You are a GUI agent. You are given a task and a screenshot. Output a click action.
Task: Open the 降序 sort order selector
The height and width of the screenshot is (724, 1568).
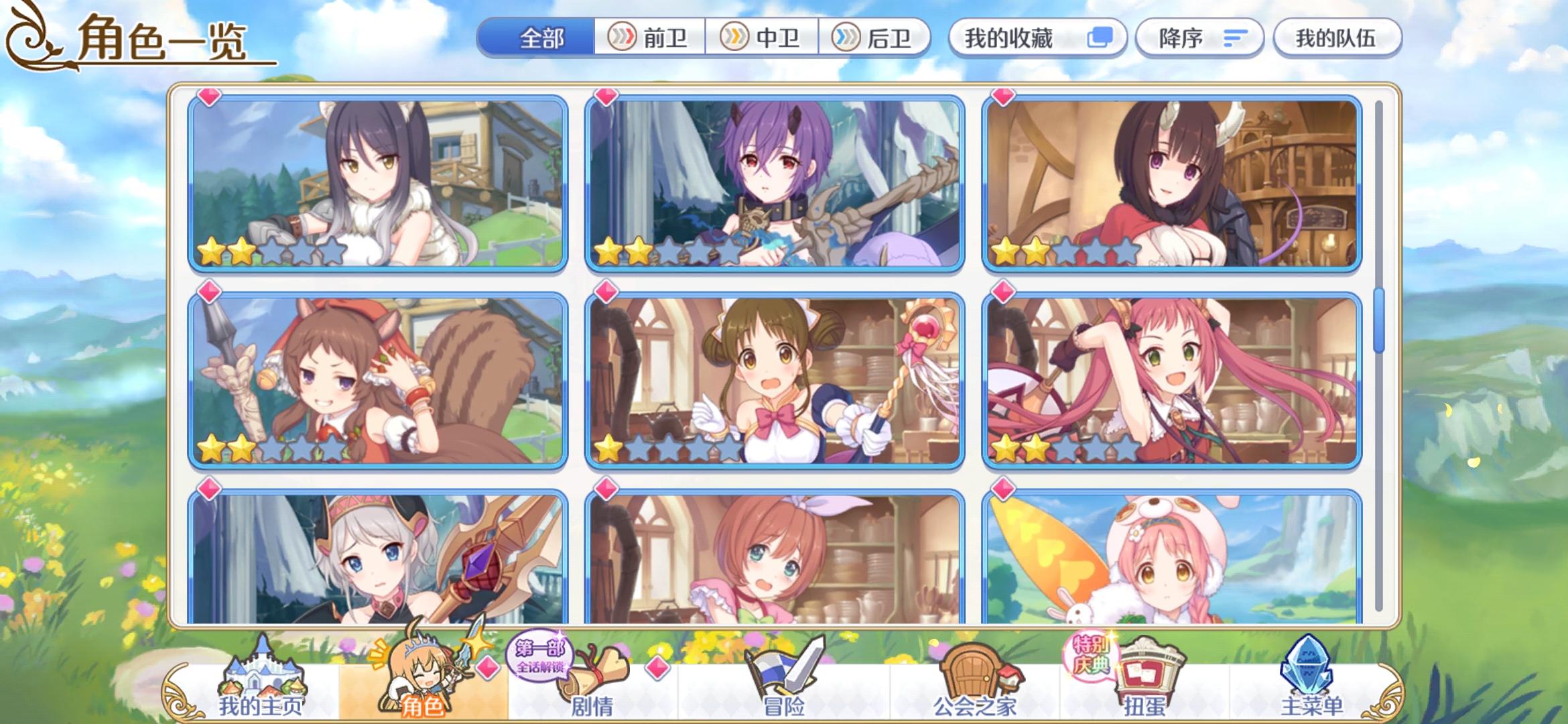(1199, 38)
